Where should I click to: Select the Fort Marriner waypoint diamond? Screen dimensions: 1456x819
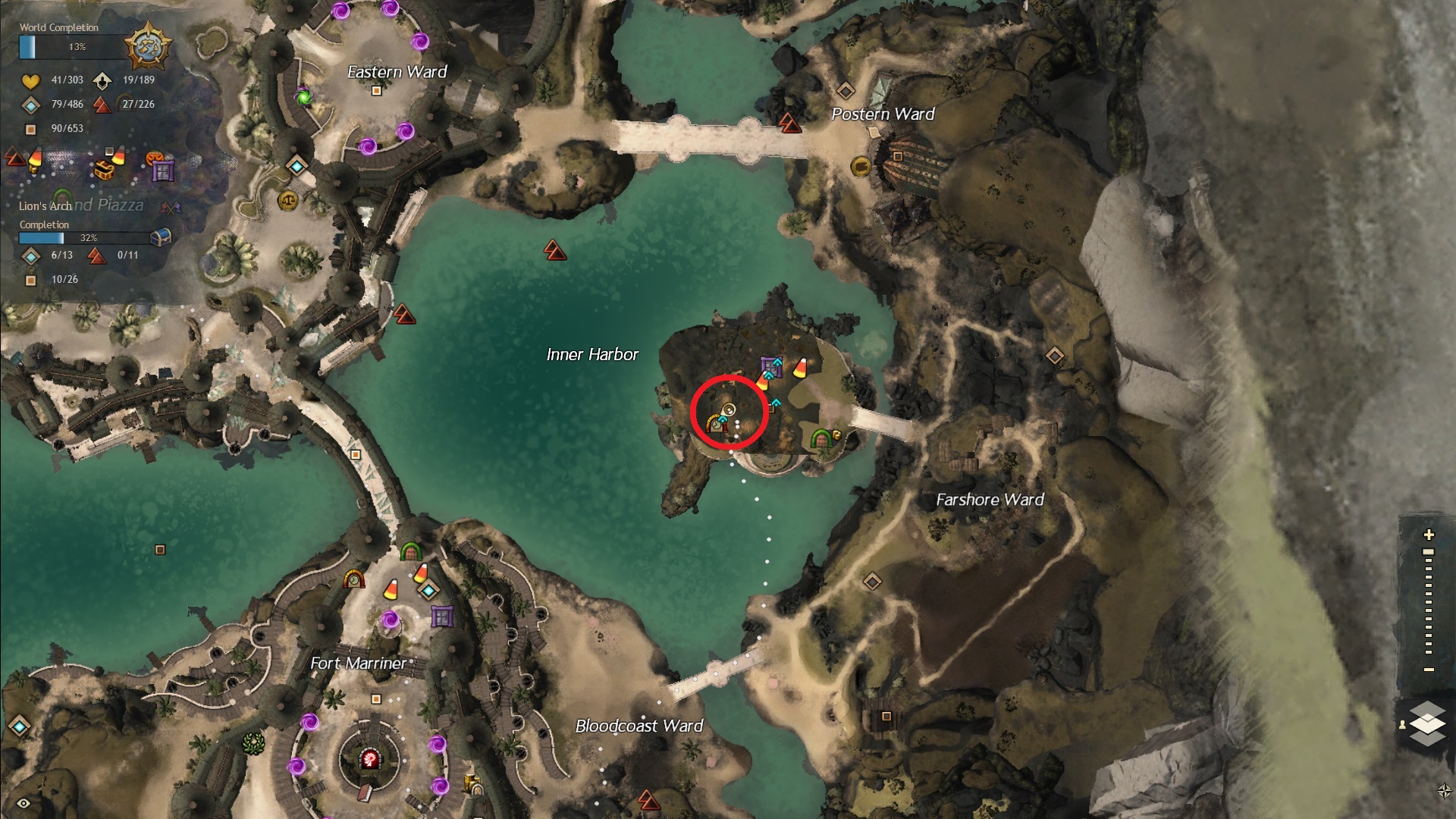[429, 590]
